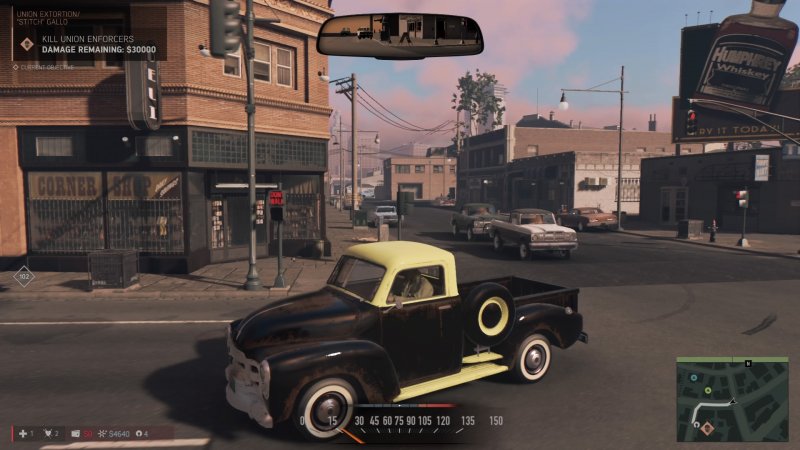Image resolution: width=800 pixels, height=450 pixels.
Task: Select the diamond waypoint distance marker
Action: point(24,276)
